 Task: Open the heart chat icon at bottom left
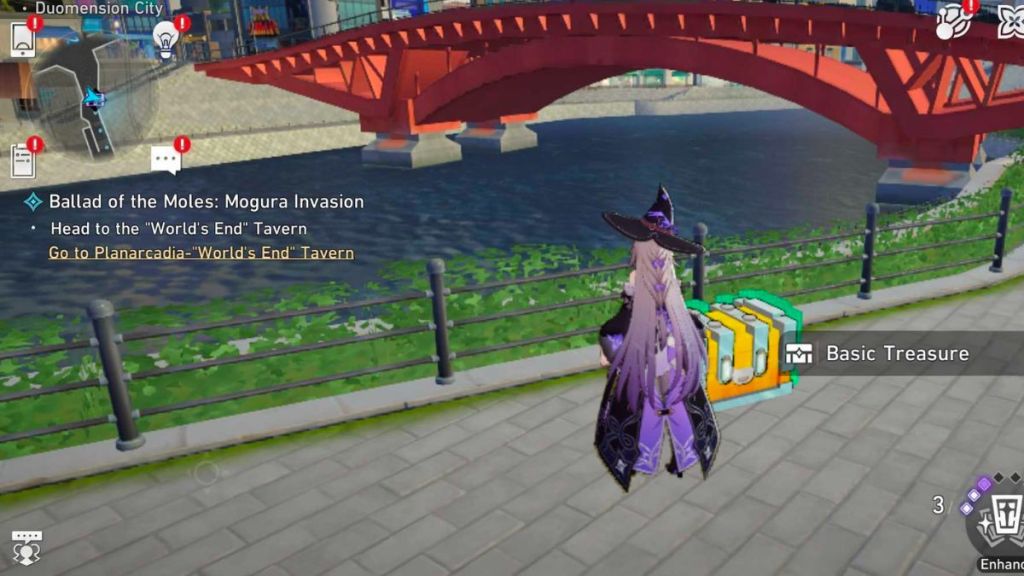25,546
